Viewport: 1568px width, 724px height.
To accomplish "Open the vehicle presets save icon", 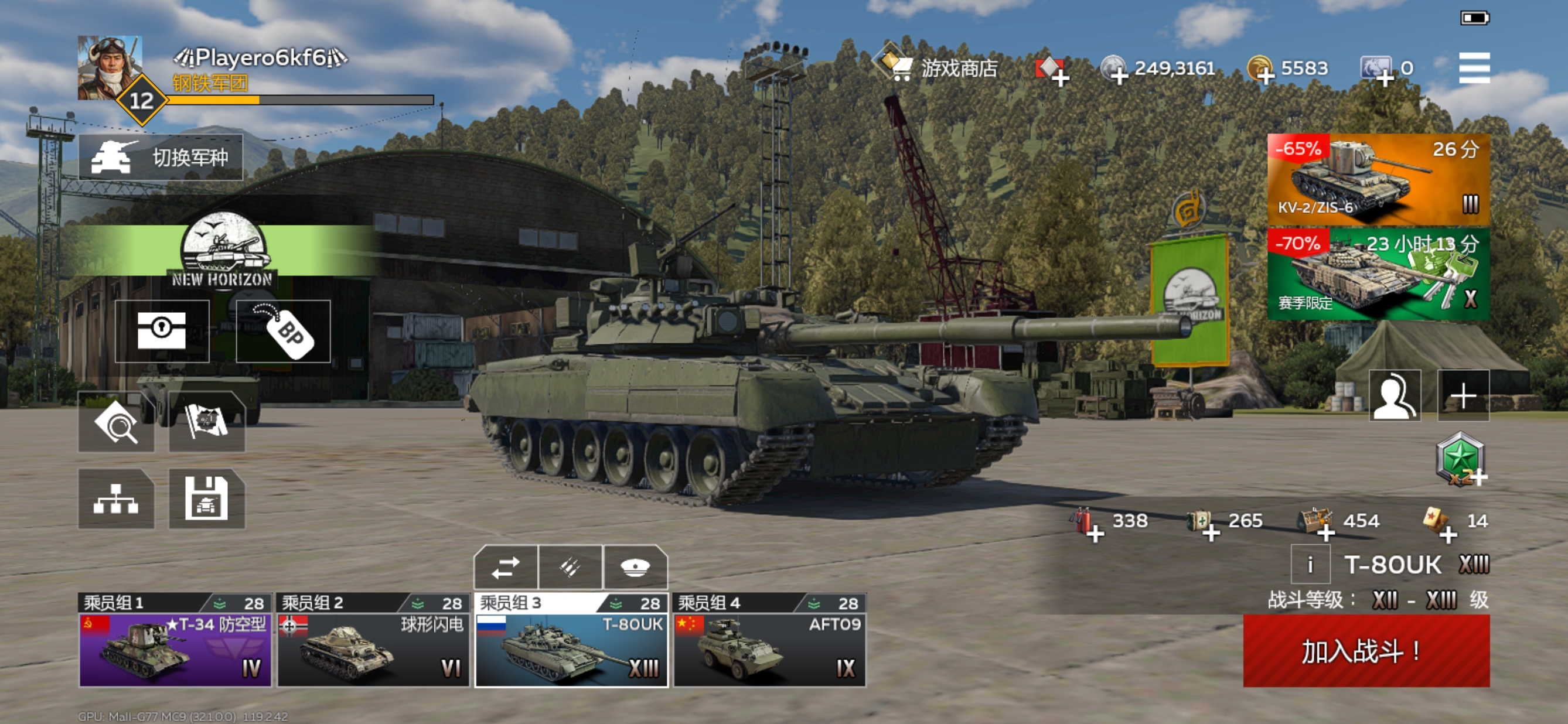I will [x=206, y=499].
